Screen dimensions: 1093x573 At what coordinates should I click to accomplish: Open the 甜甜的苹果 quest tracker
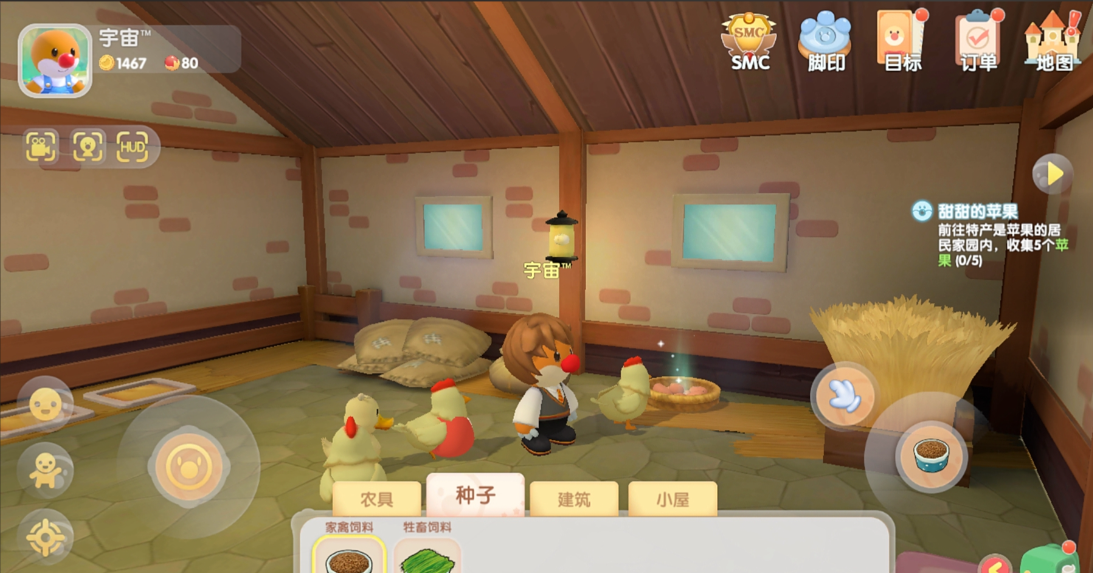click(x=977, y=212)
